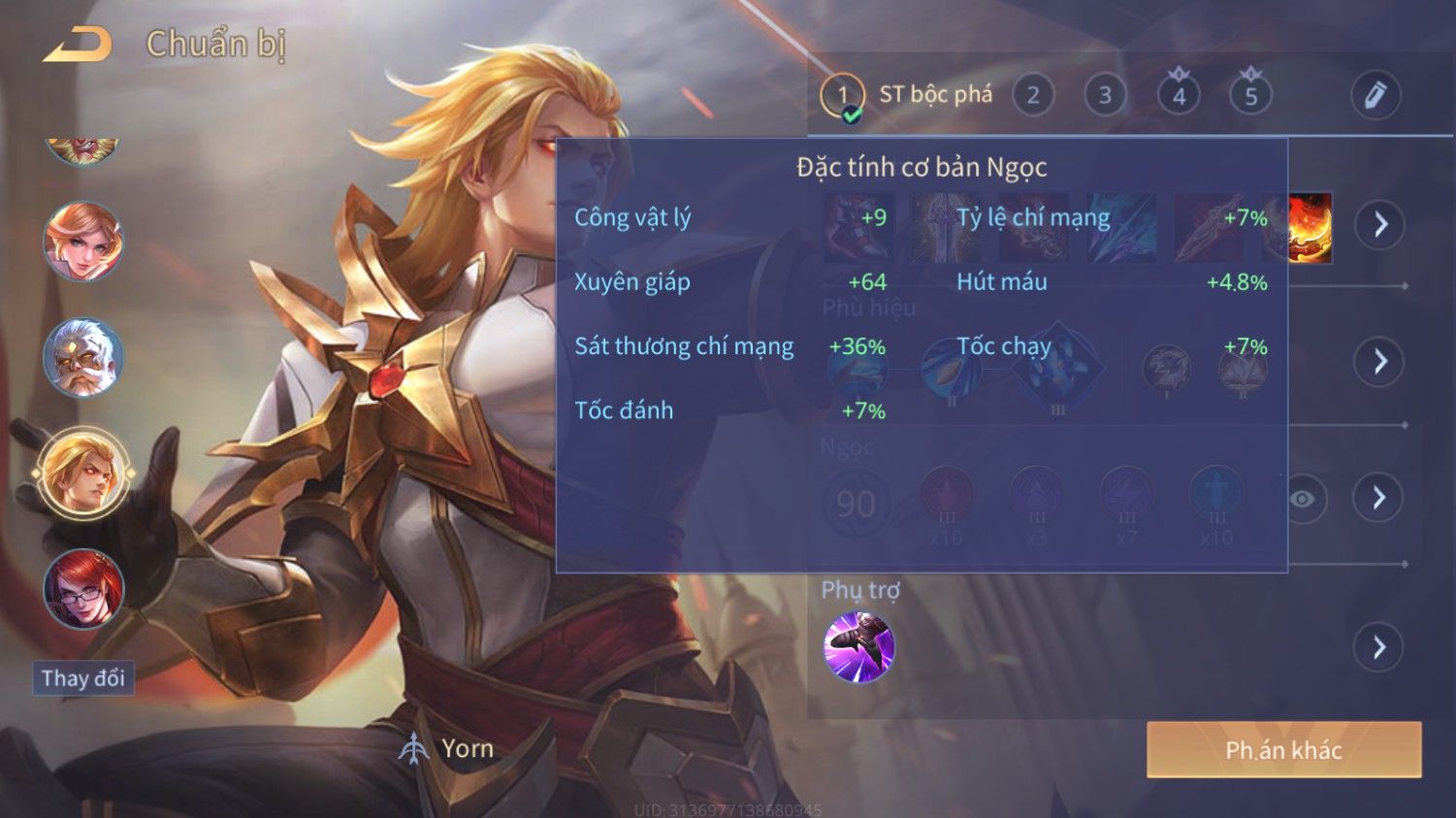Go back with the return arrow
Image resolution: width=1456 pixels, height=818 pixels.
click(x=78, y=45)
